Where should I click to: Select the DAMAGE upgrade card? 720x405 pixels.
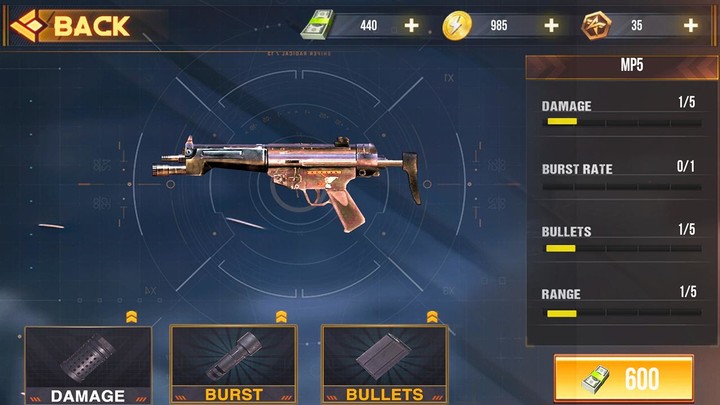point(87,365)
